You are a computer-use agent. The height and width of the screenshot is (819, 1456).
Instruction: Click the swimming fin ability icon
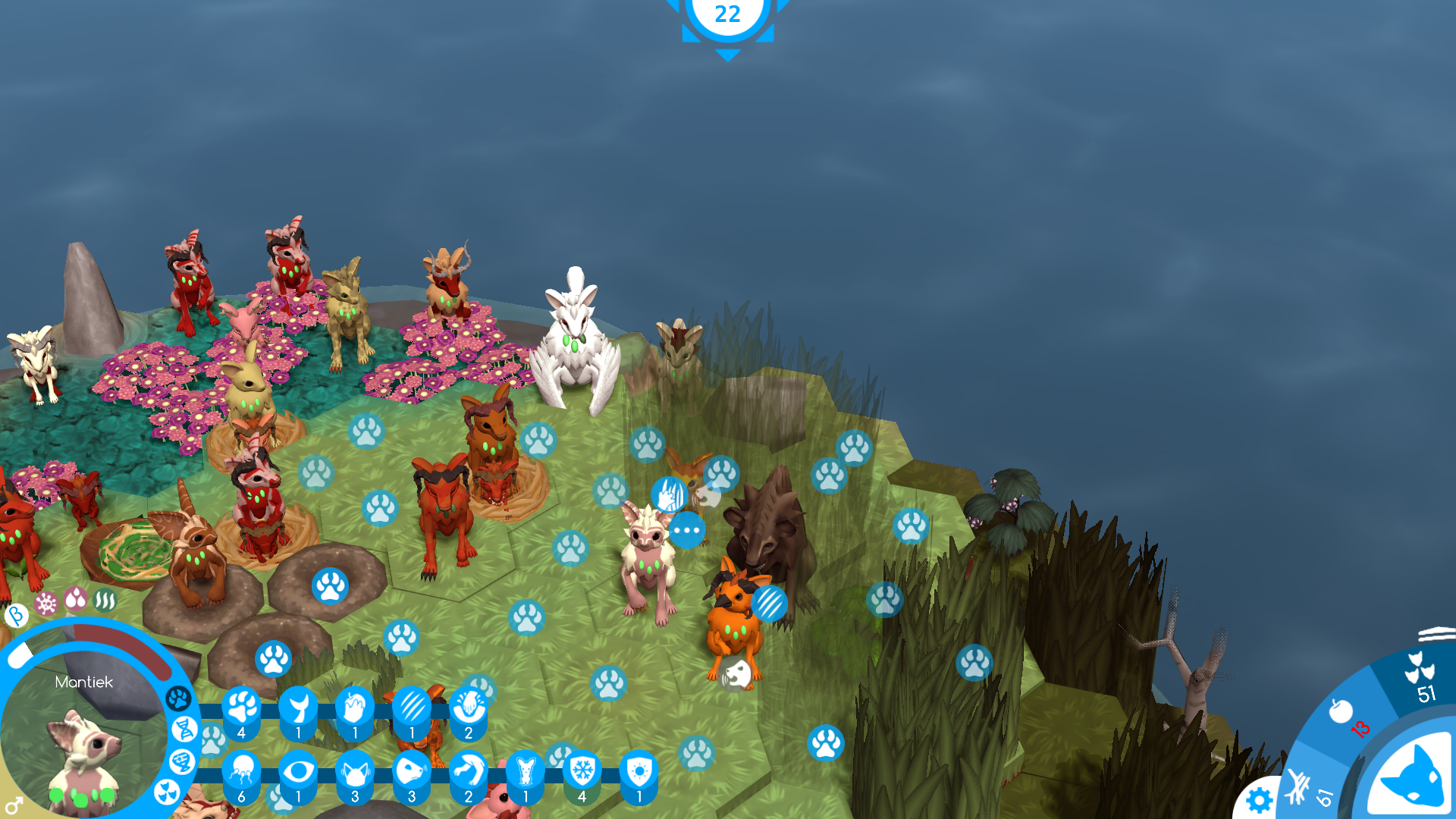298,708
